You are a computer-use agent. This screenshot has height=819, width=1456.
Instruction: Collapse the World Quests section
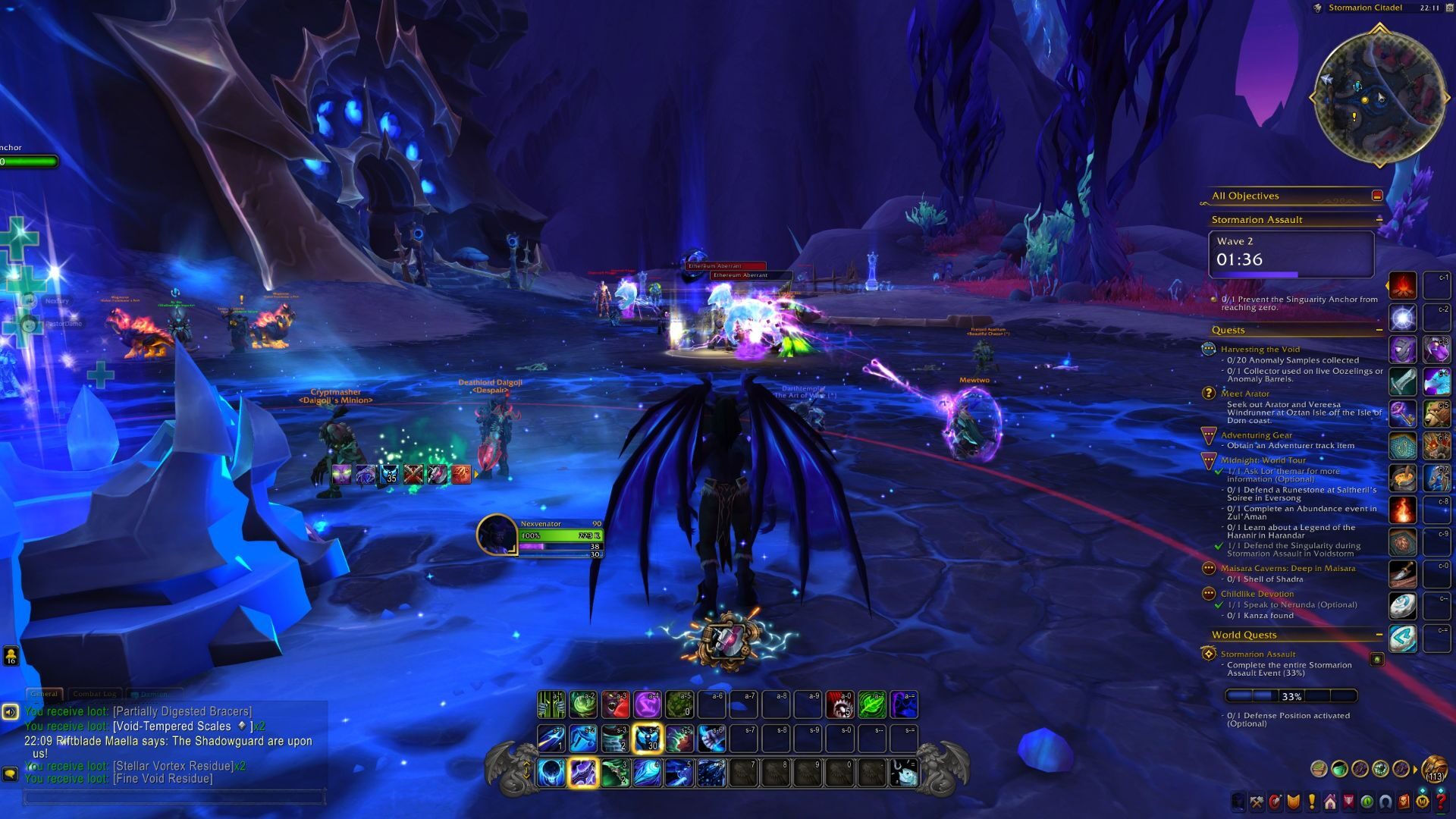coord(1378,635)
